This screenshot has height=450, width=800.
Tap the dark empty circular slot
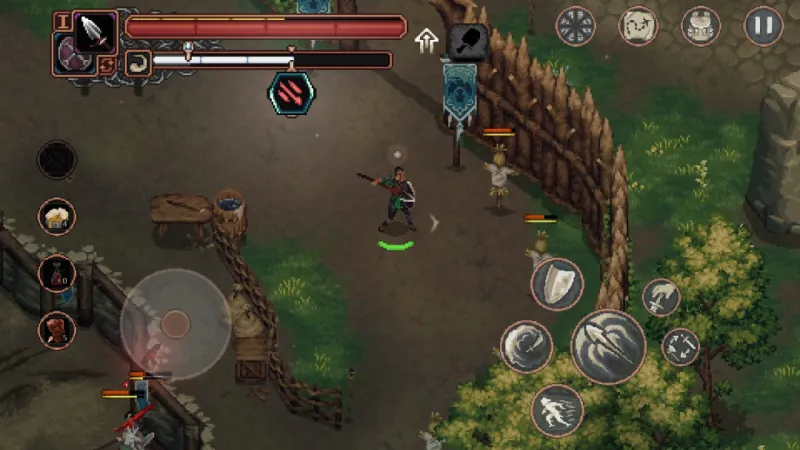click(x=57, y=159)
